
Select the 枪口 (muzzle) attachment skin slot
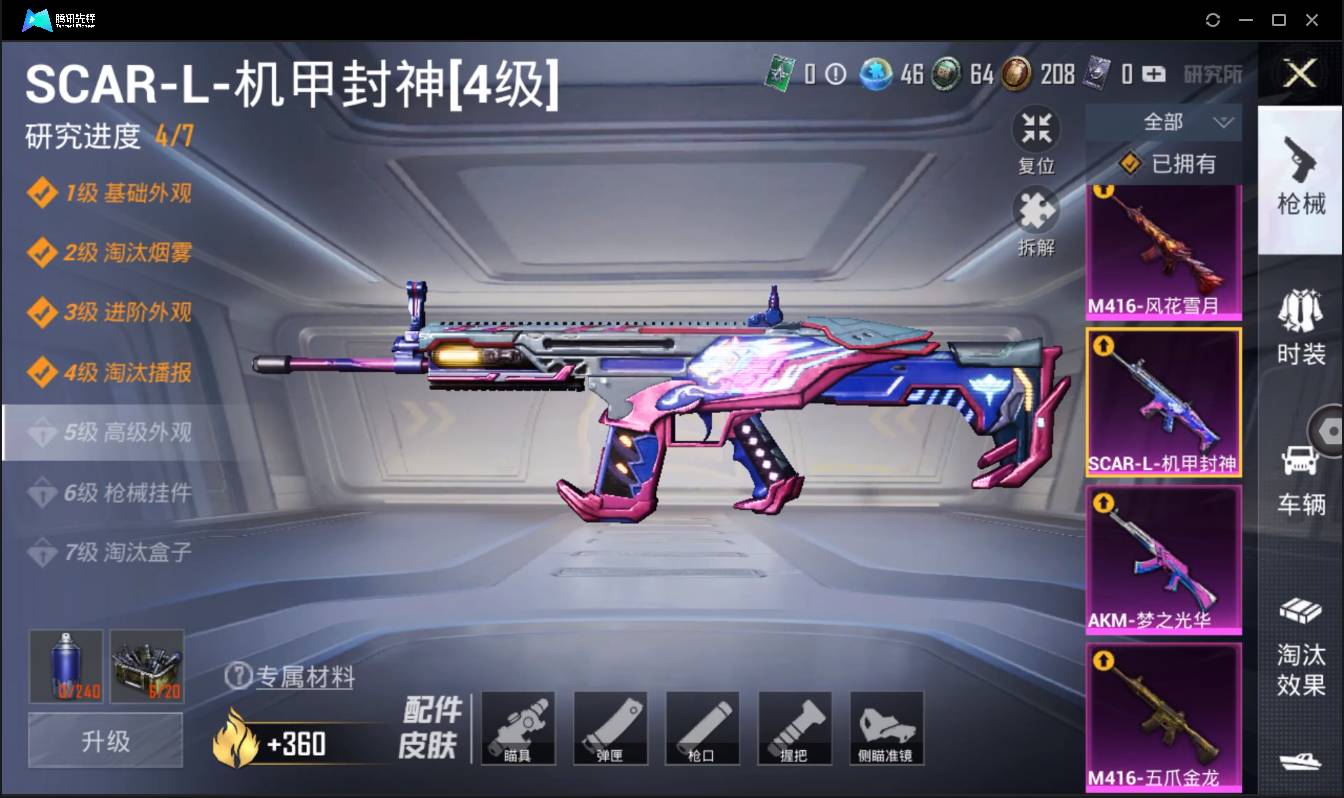coord(702,728)
